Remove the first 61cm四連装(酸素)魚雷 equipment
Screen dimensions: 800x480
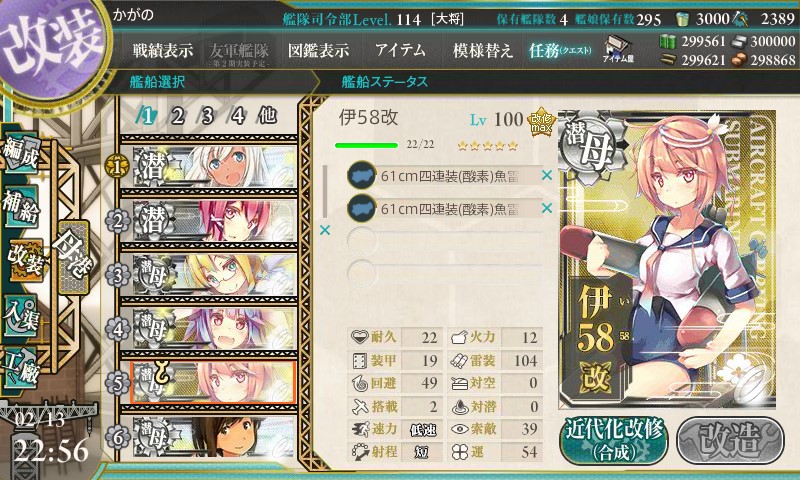tap(546, 176)
